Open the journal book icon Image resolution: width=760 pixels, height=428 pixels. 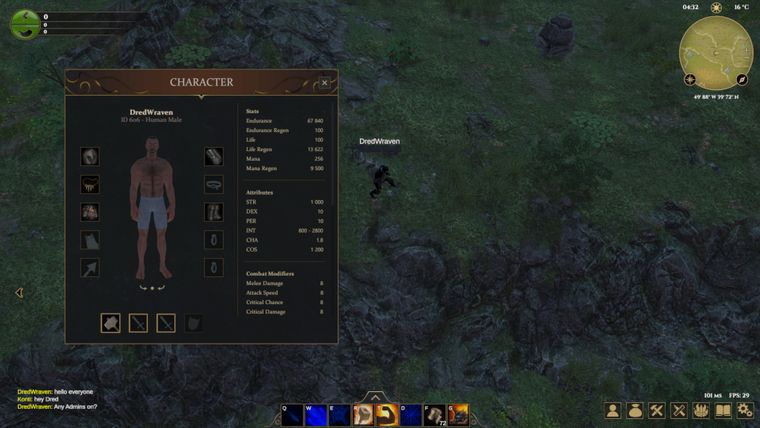tap(722, 410)
